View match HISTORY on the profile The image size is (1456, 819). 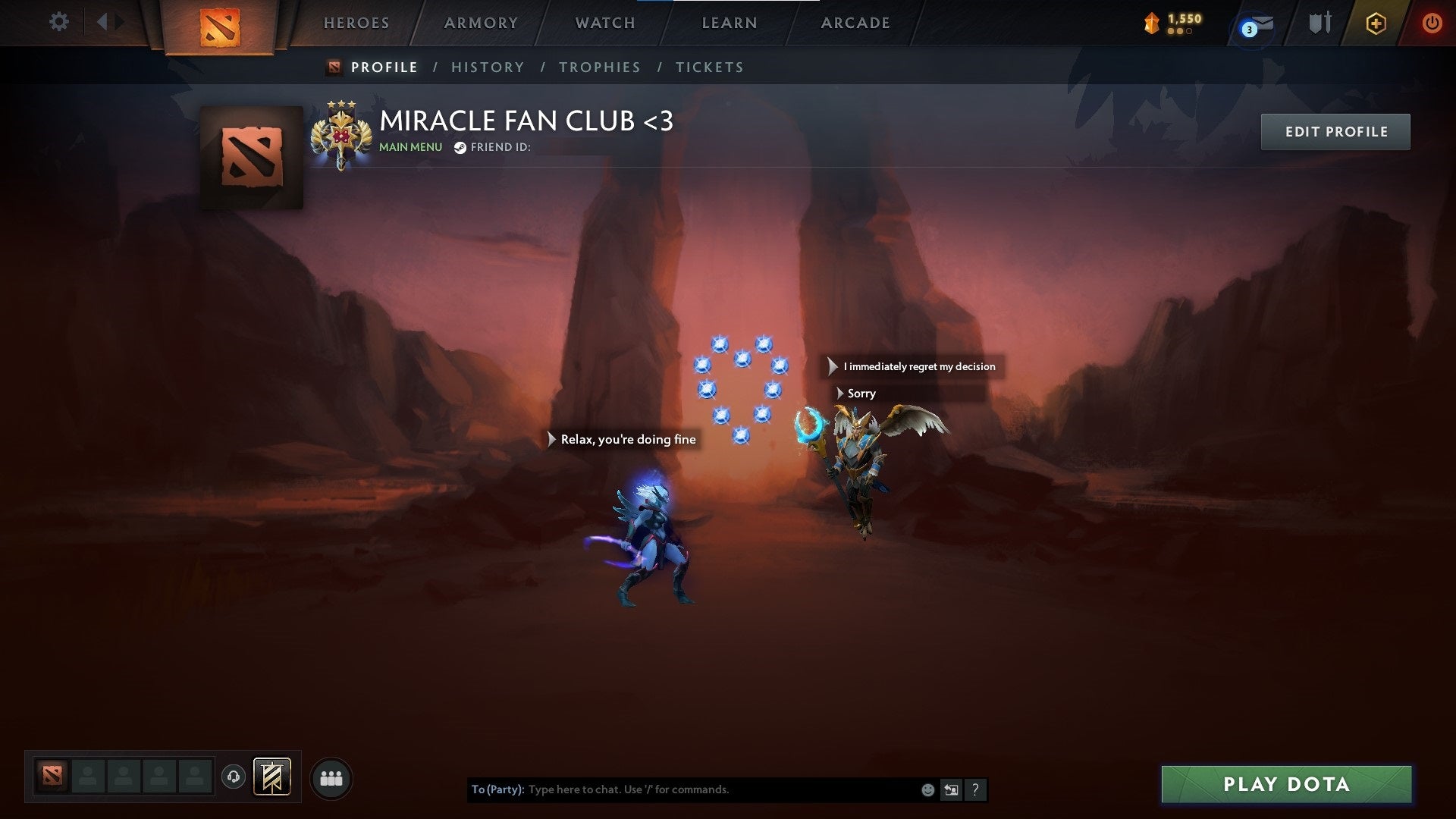[488, 67]
